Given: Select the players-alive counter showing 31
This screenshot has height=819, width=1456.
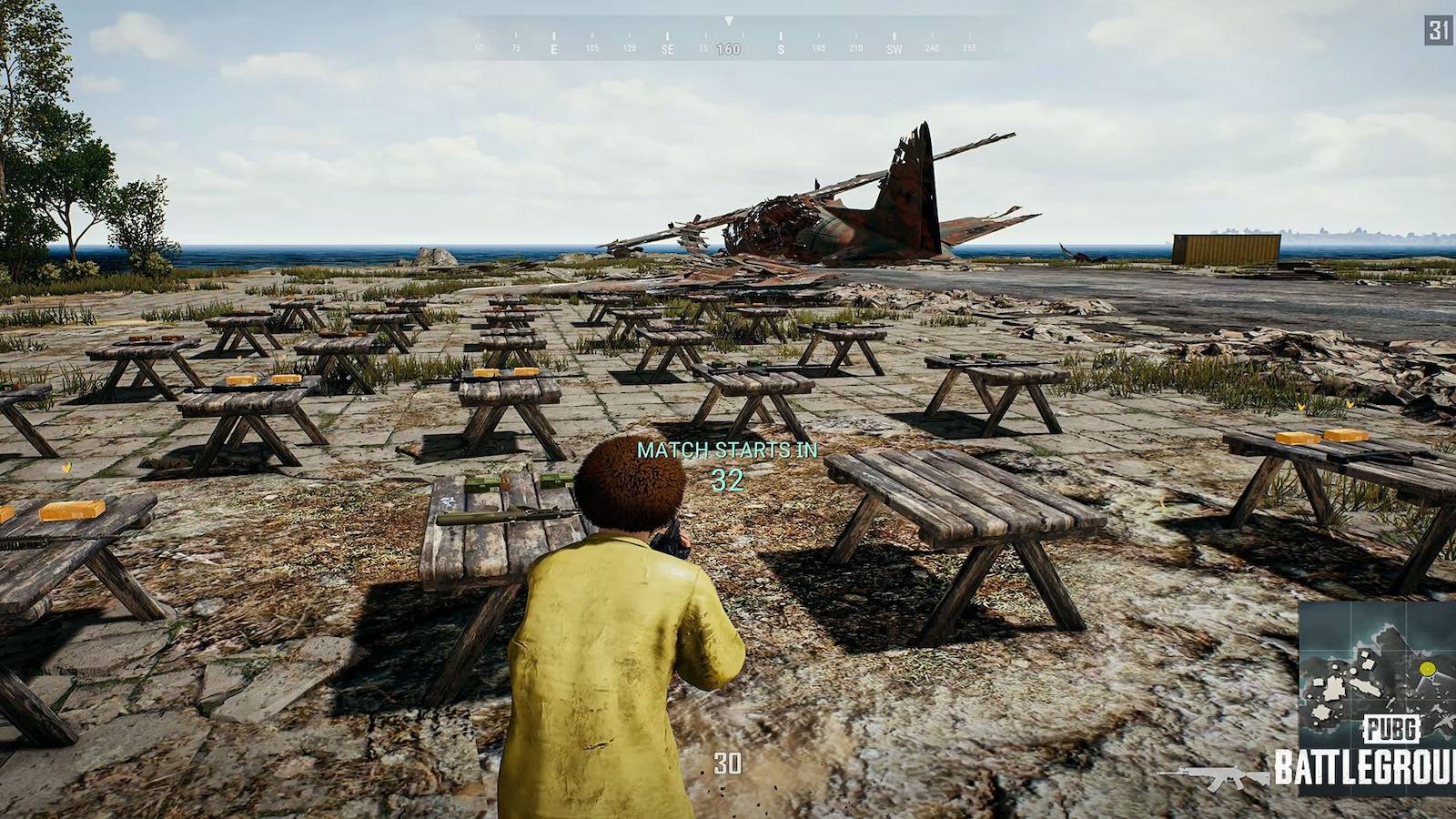Looking at the screenshot, I should pos(1437,30).
